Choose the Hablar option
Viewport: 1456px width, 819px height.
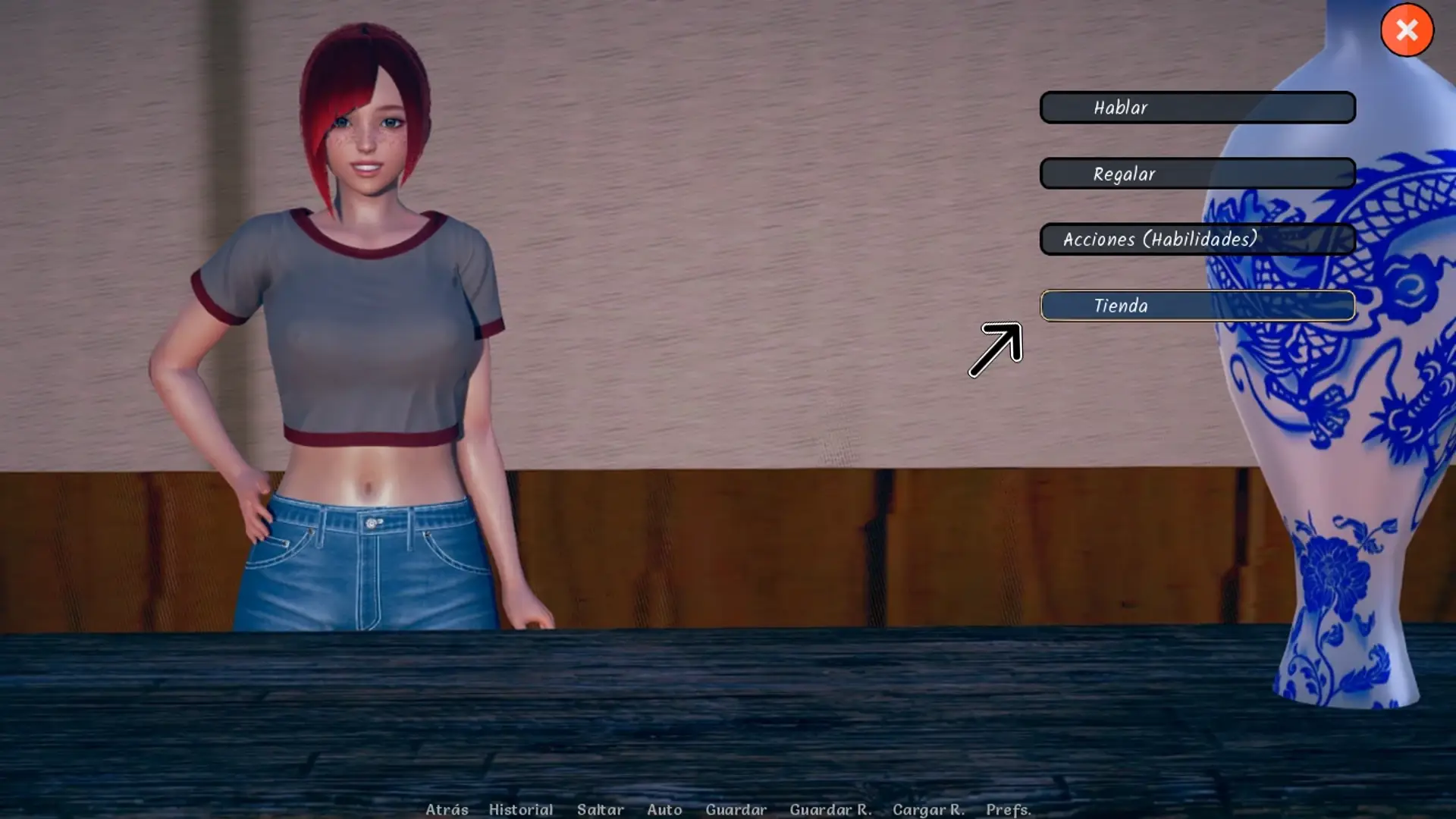point(1197,108)
